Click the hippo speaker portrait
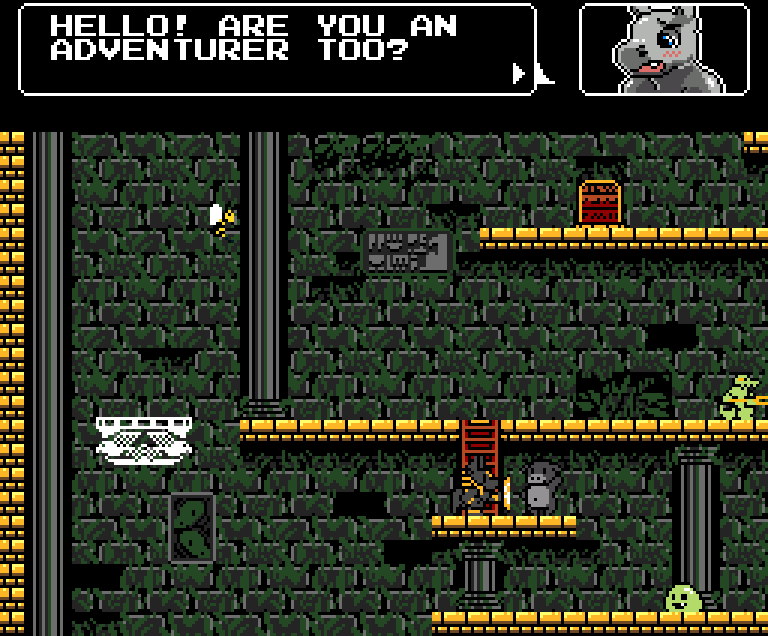Viewport: 768px width, 636px height. [x=664, y=49]
